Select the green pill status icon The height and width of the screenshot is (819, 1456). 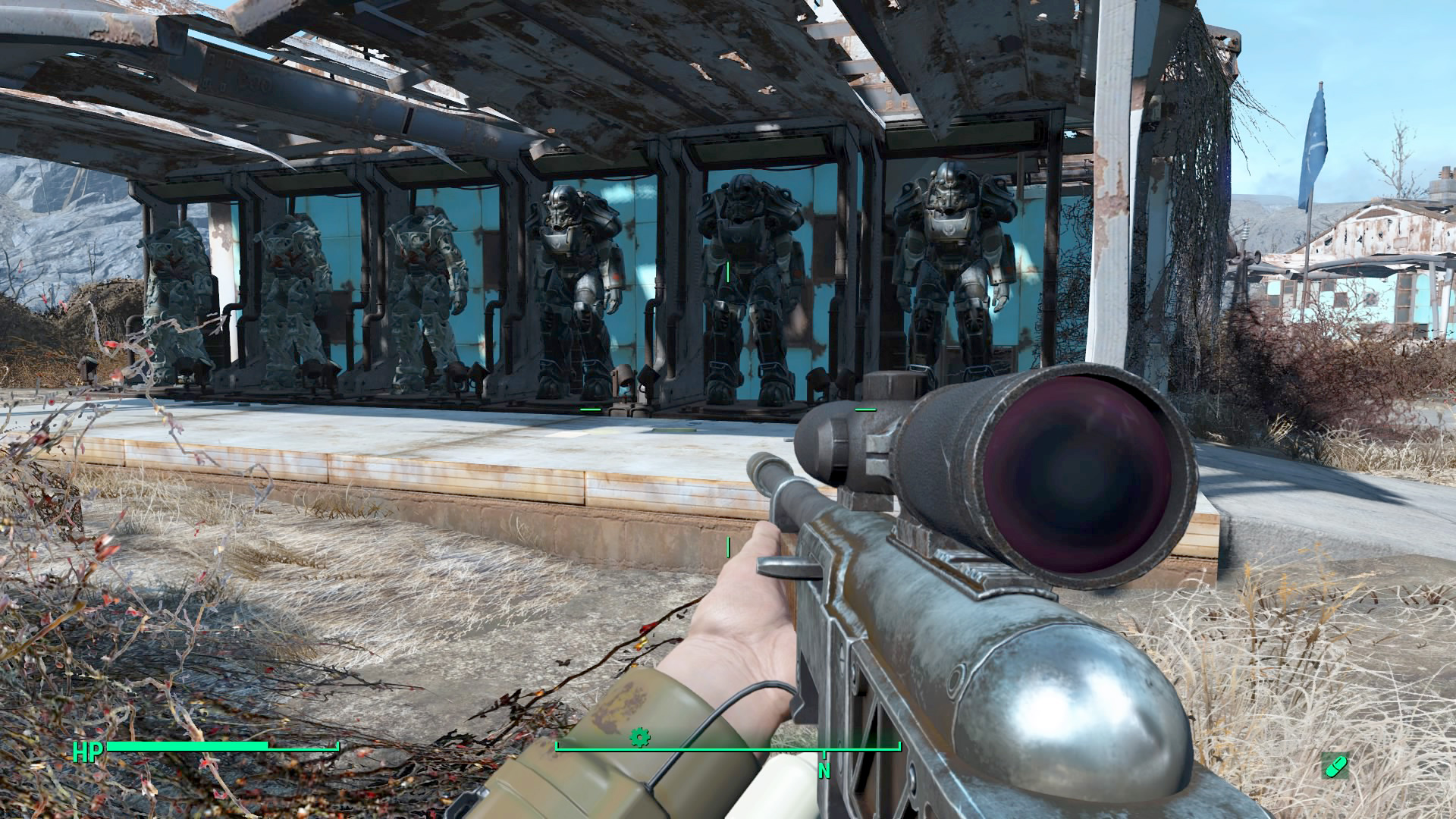[1335, 767]
